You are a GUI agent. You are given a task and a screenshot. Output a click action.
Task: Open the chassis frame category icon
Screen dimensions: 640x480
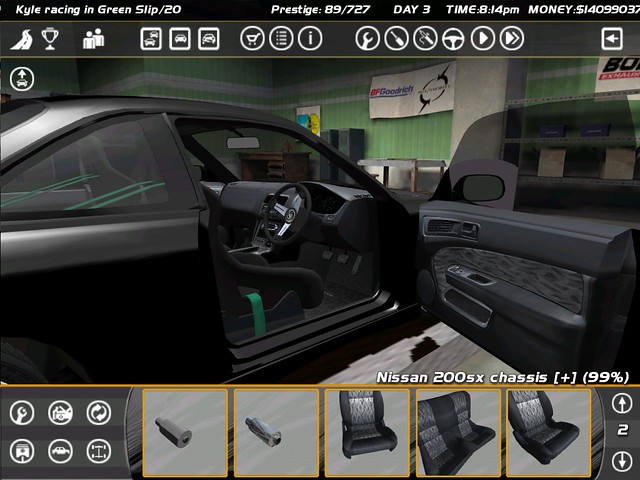click(98, 450)
